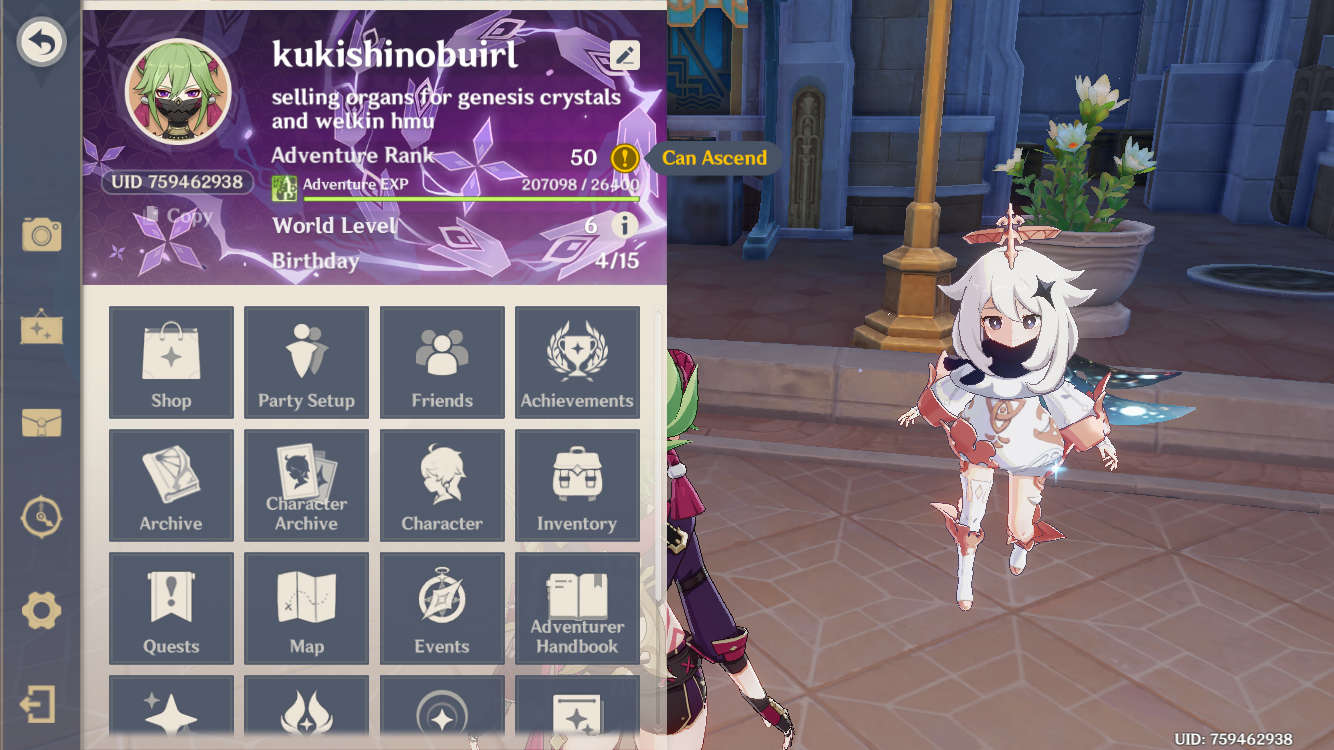The width and height of the screenshot is (1334, 750).
Task: Edit profile with the pencil icon
Action: click(623, 55)
